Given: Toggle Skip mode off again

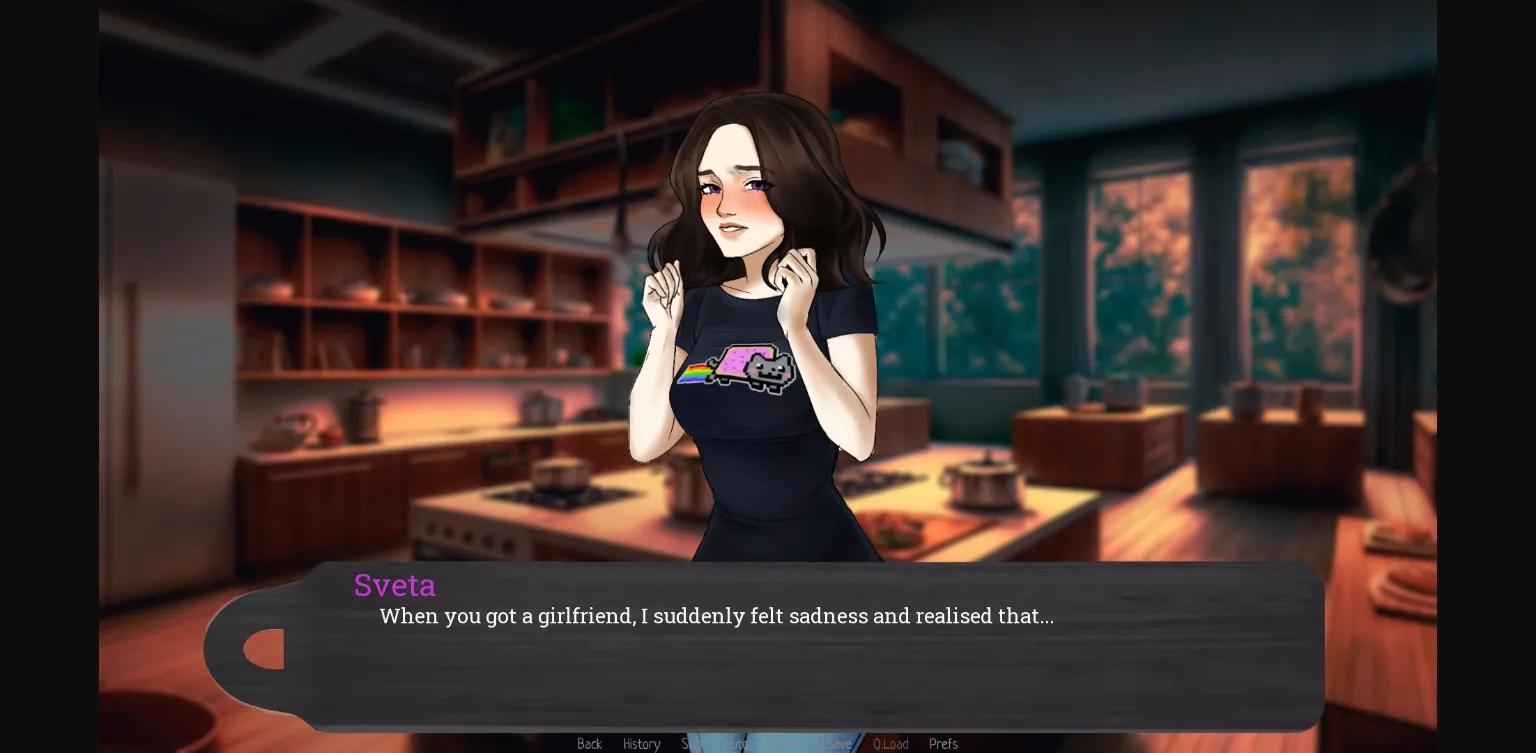Looking at the screenshot, I should point(694,744).
